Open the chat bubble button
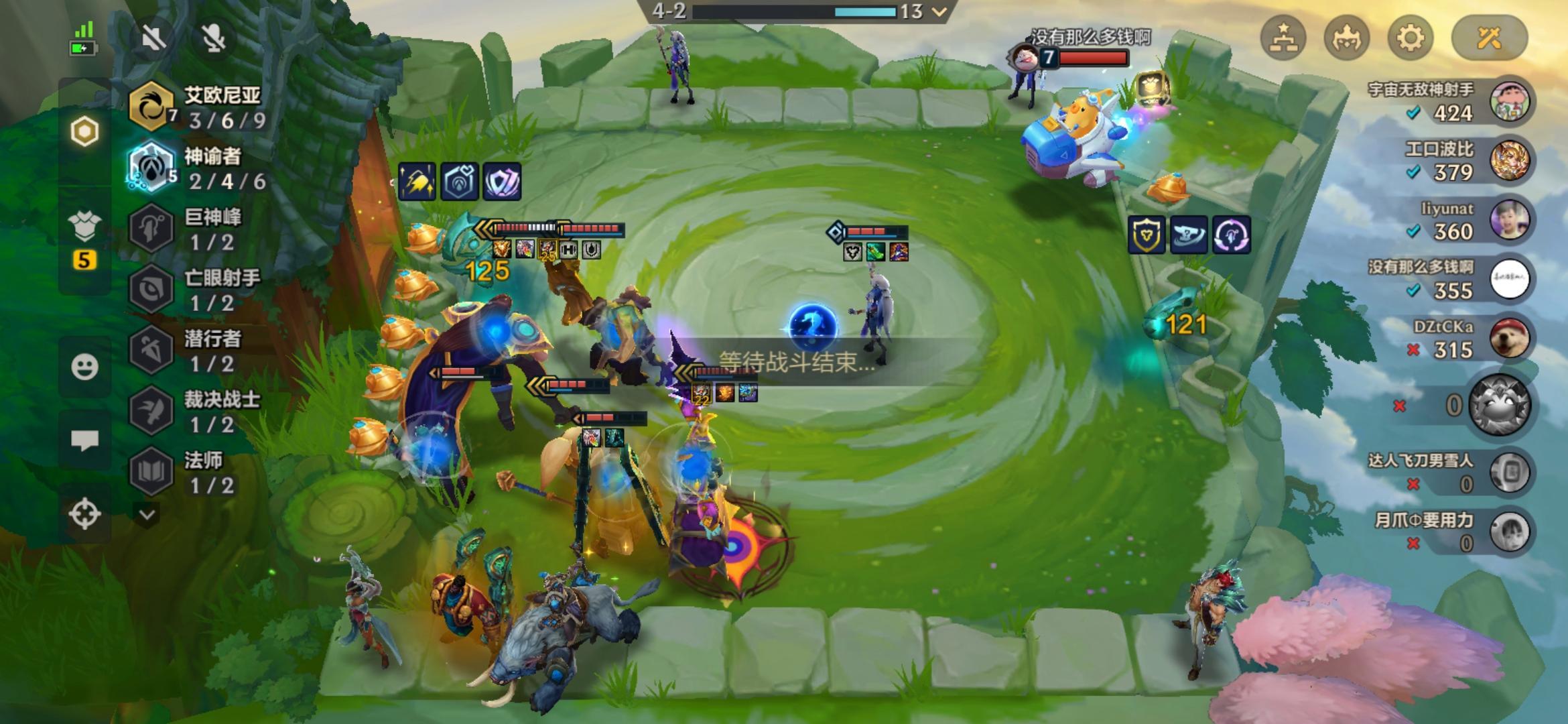The height and width of the screenshot is (724, 1568). pos(84,440)
